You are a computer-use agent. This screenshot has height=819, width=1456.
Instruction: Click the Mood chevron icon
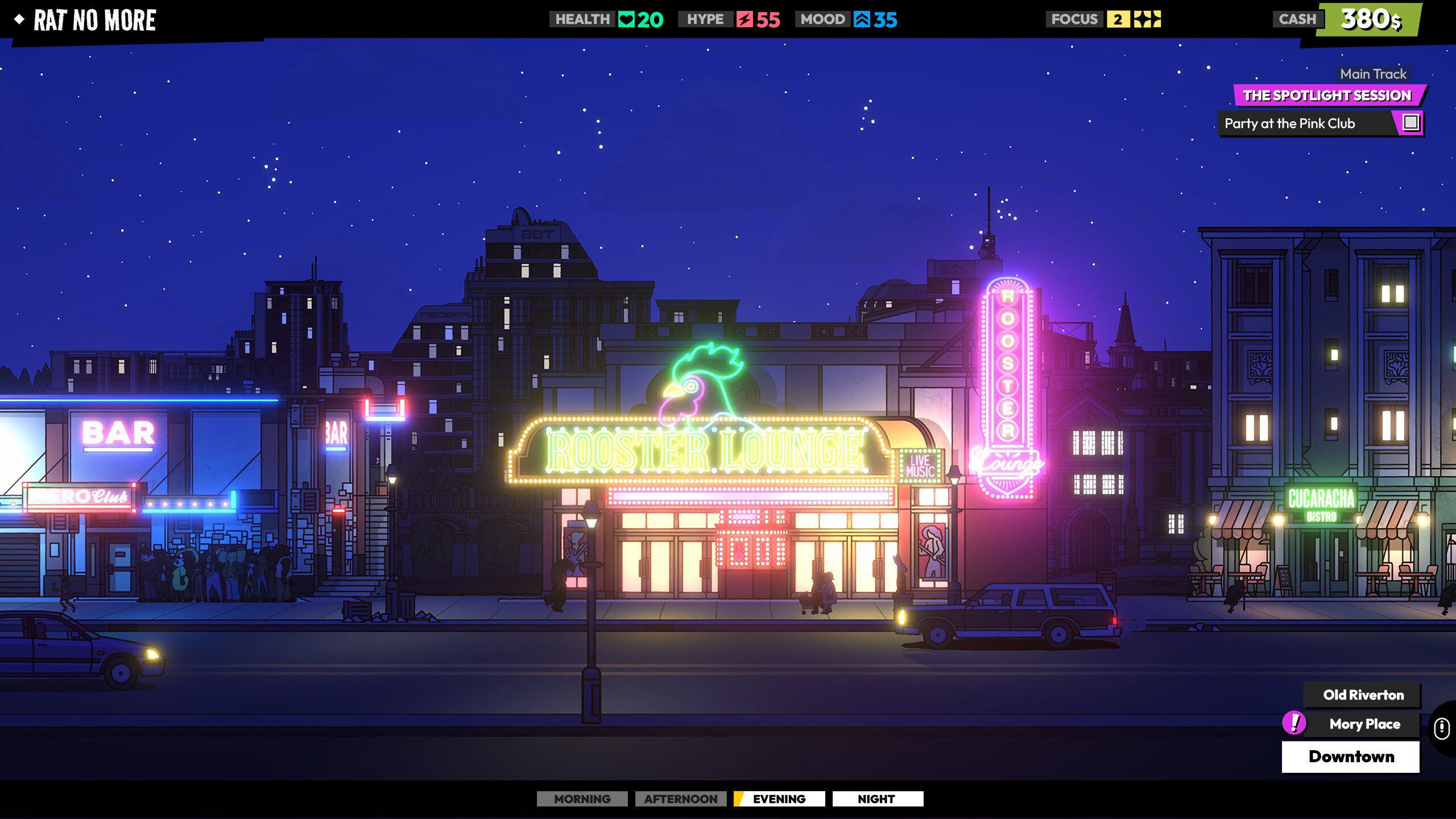click(863, 19)
